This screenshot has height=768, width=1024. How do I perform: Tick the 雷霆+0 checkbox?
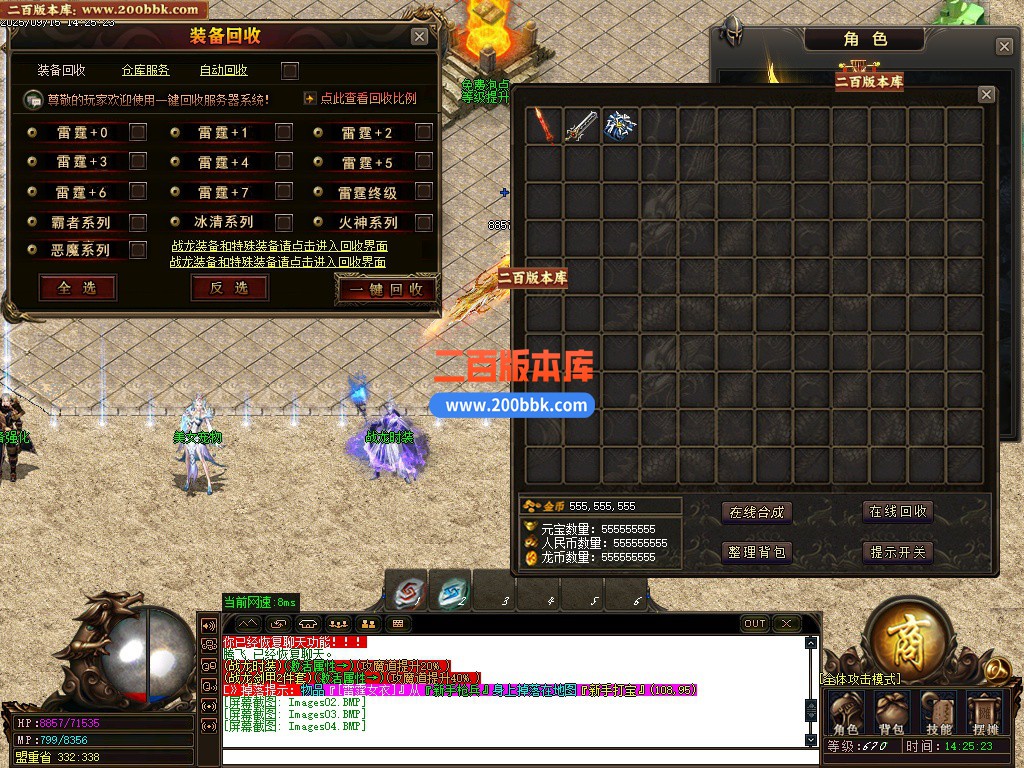[138, 132]
